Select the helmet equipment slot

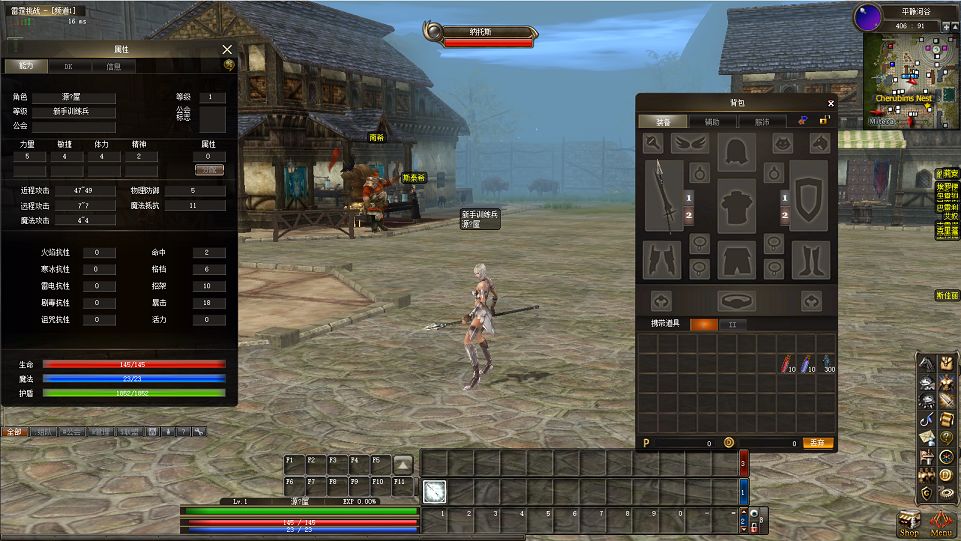(737, 152)
